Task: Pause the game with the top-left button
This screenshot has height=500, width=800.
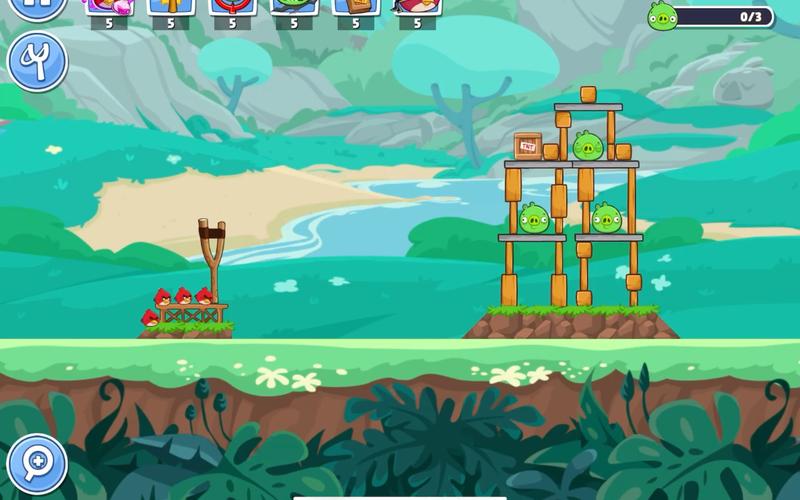Action: 38,5
